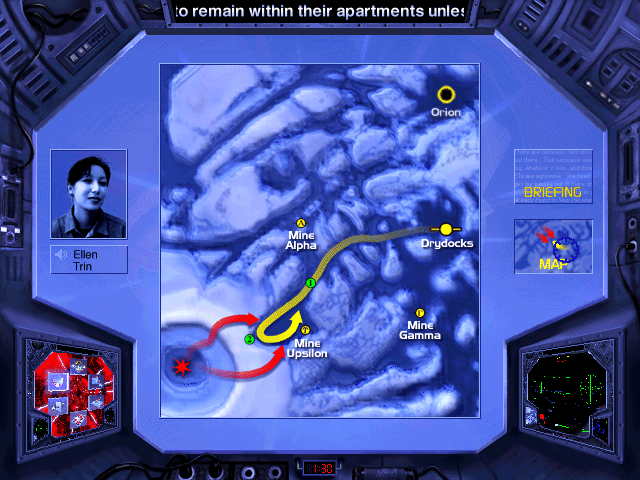Select the Orion marker on the map
Image resolution: width=640 pixels, height=480 pixels.
446,95
